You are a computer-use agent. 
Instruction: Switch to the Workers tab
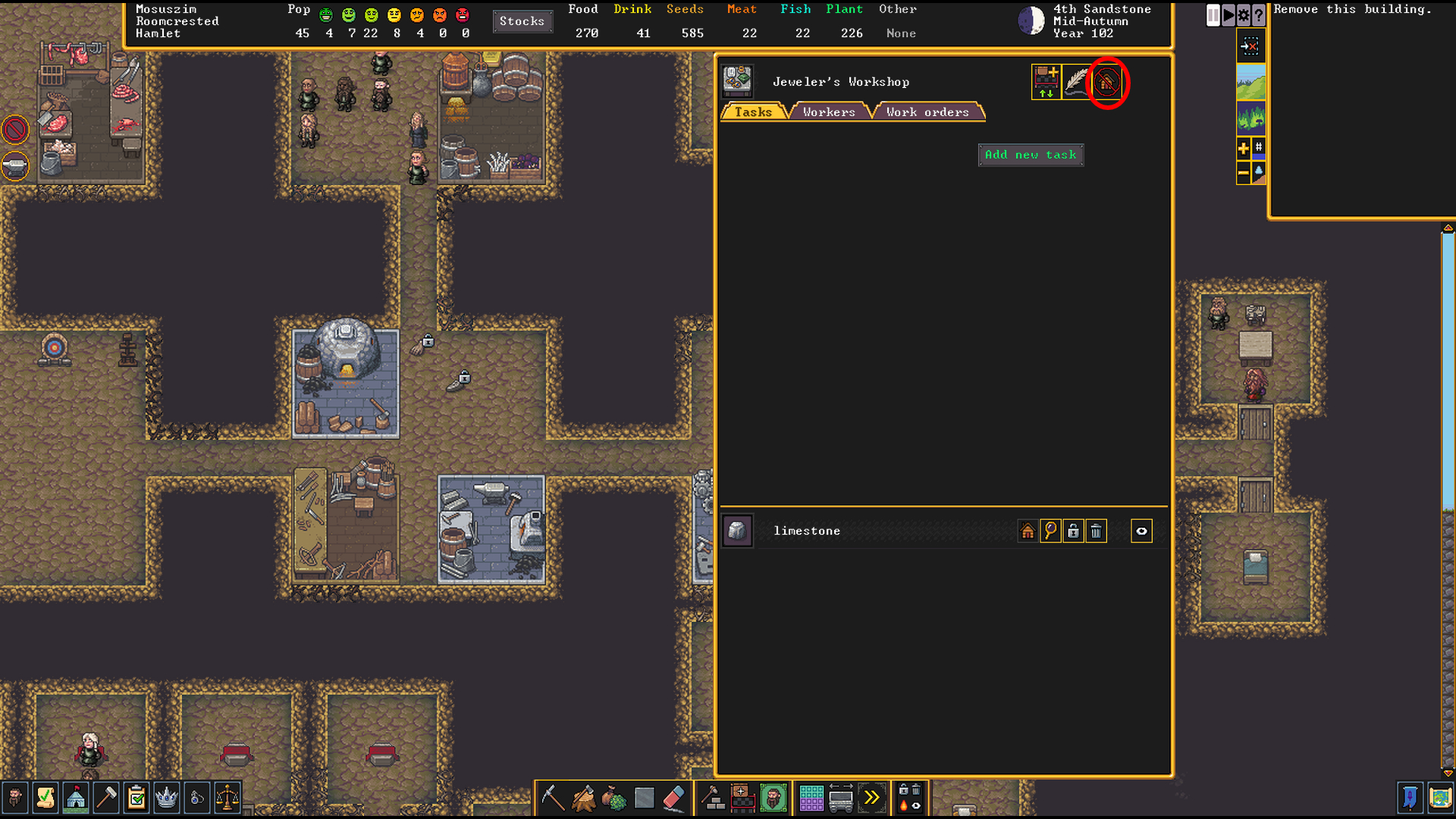(x=828, y=112)
